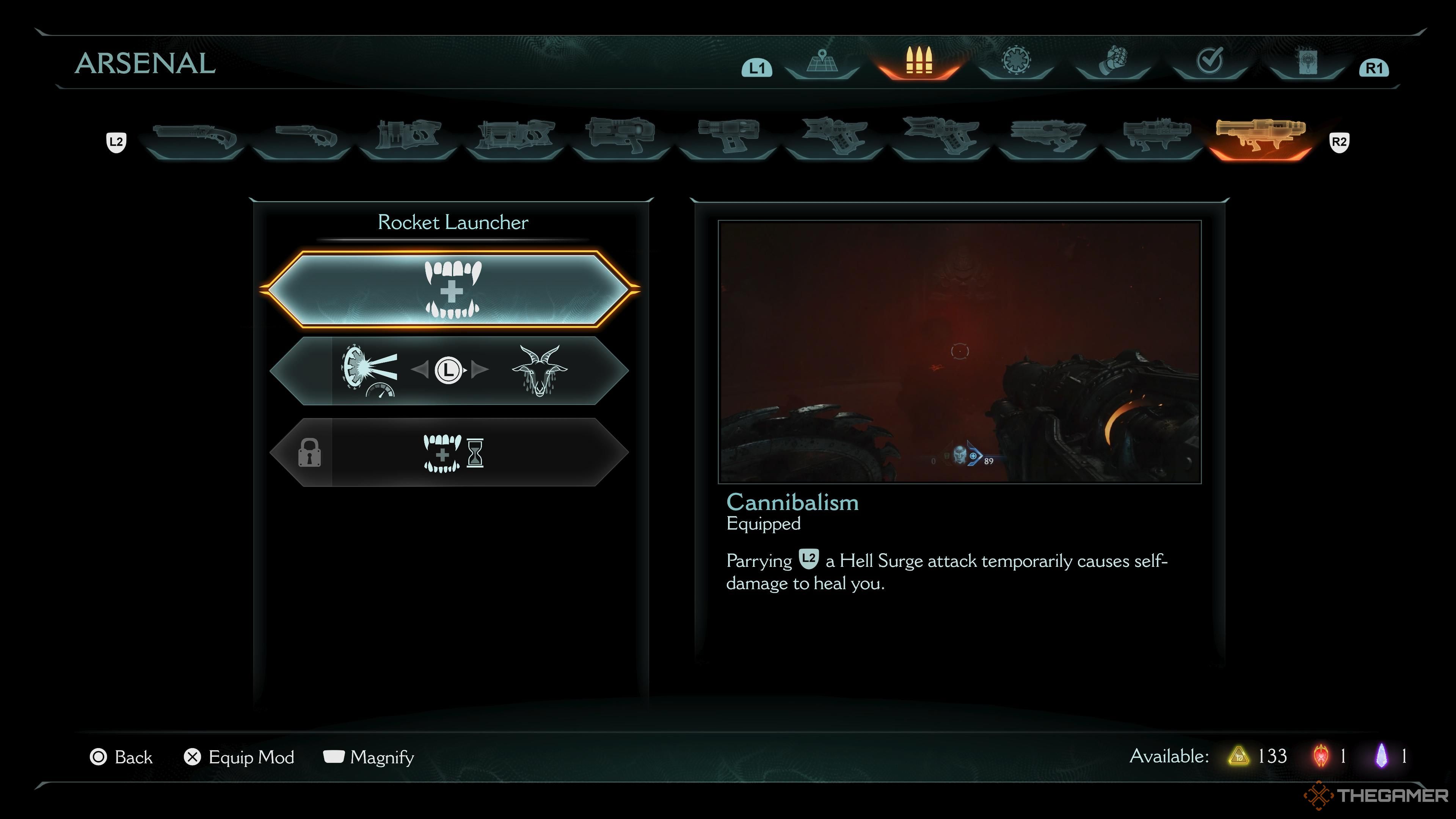Switch to the armored fist tab
The width and height of the screenshot is (1456, 819).
(1112, 62)
